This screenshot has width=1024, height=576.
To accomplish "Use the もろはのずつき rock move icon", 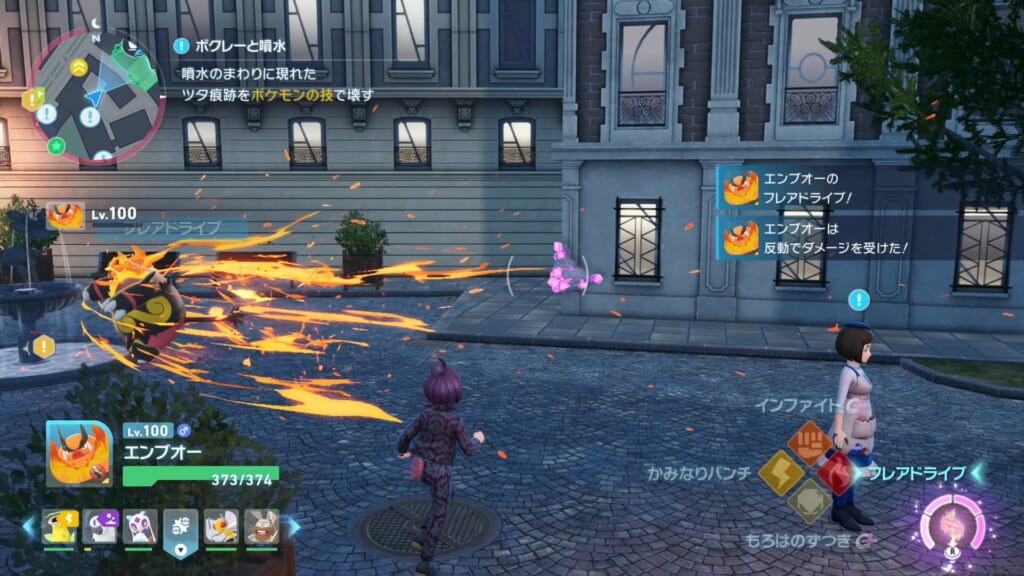I will 808,500.
